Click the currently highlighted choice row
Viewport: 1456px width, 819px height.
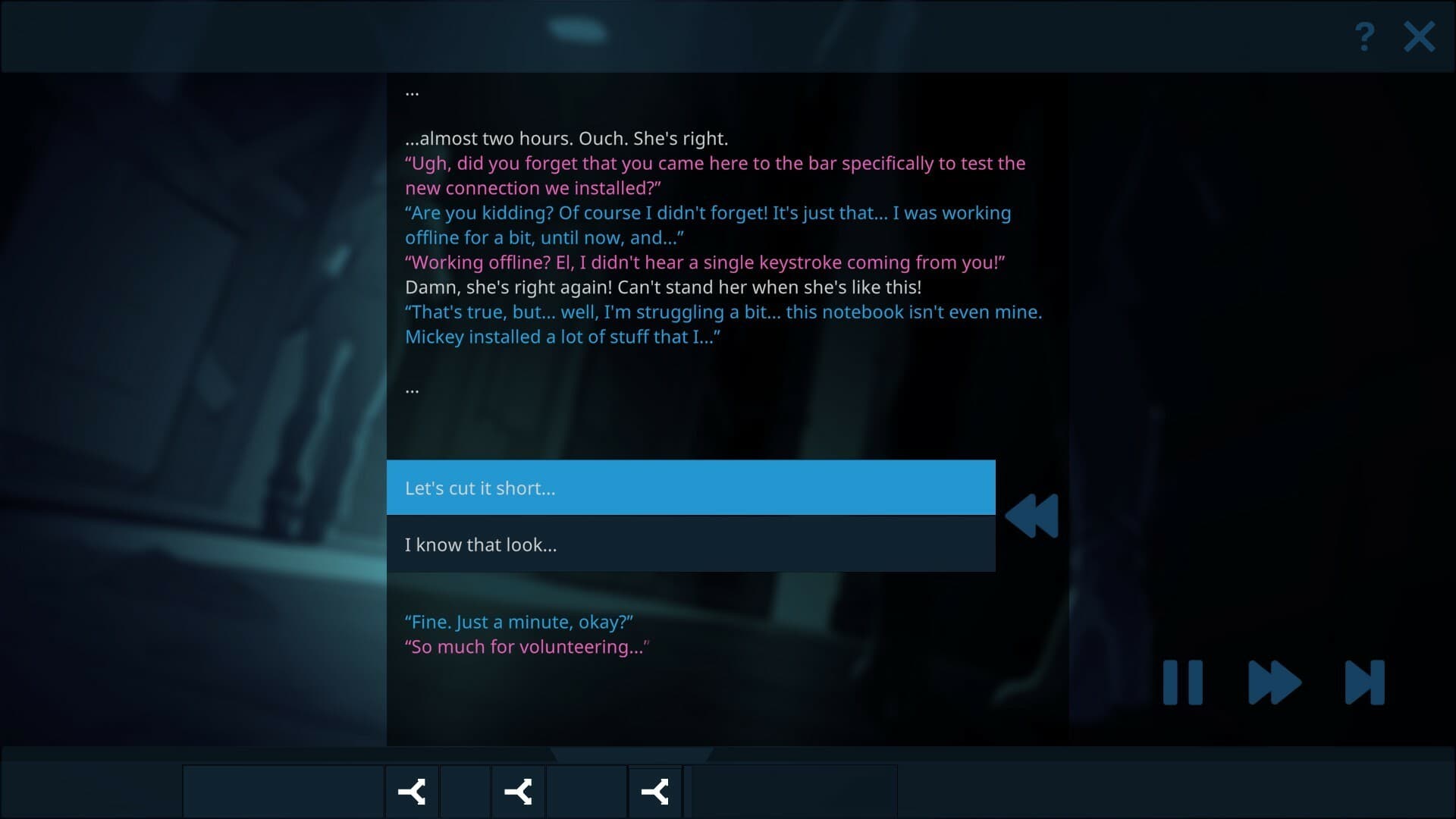coord(691,488)
